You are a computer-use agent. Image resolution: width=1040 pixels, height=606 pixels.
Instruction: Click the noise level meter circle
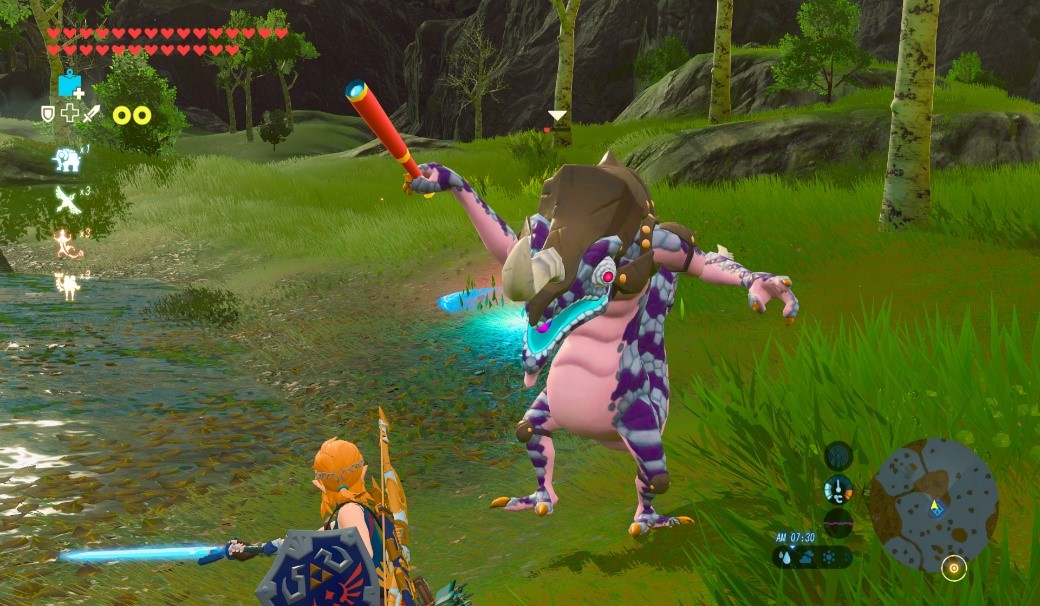coord(838,523)
